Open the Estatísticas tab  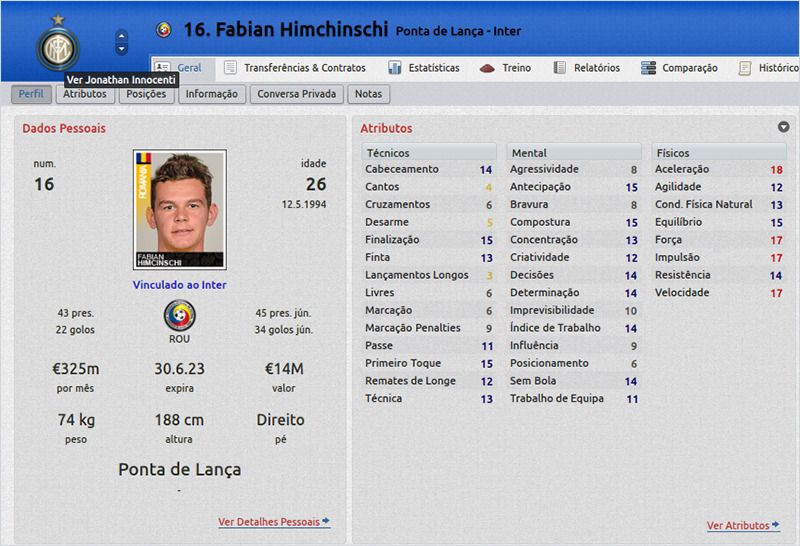tap(423, 68)
